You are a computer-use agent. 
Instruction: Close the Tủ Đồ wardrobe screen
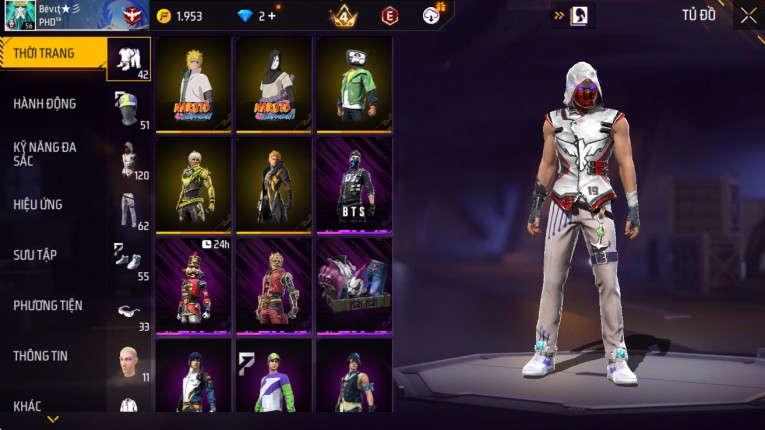click(x=748, y=15)
